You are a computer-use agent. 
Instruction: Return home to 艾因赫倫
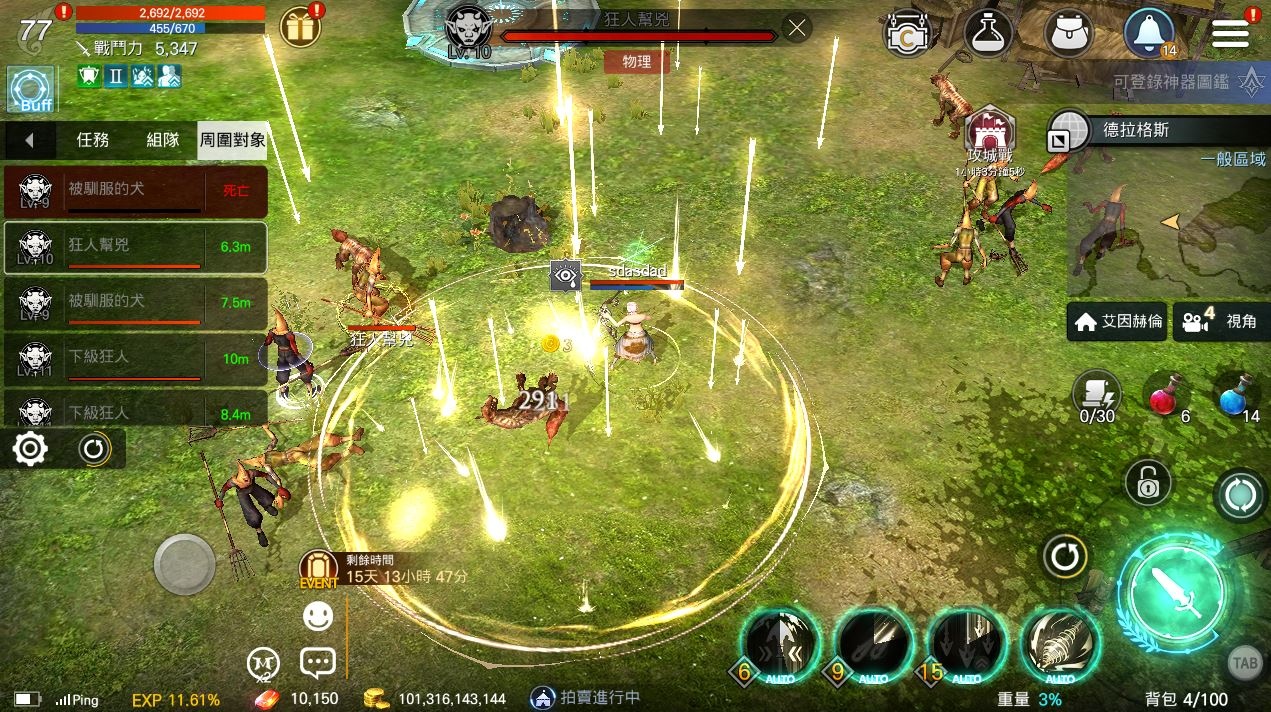tap(1118, 322)
